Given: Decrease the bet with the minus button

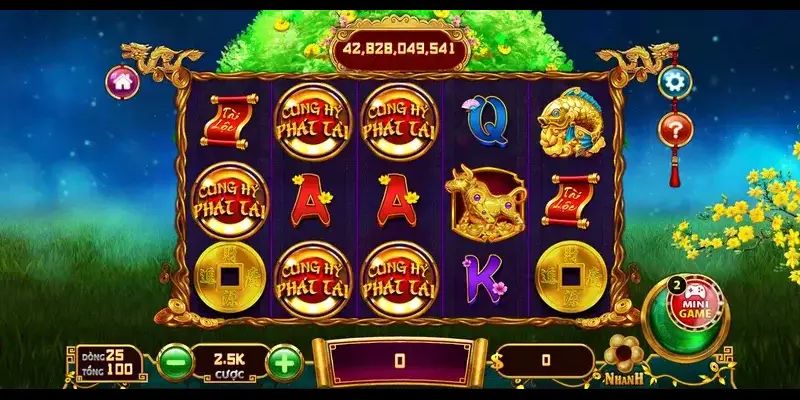Looking at the screenshot, I should point(175,361).
